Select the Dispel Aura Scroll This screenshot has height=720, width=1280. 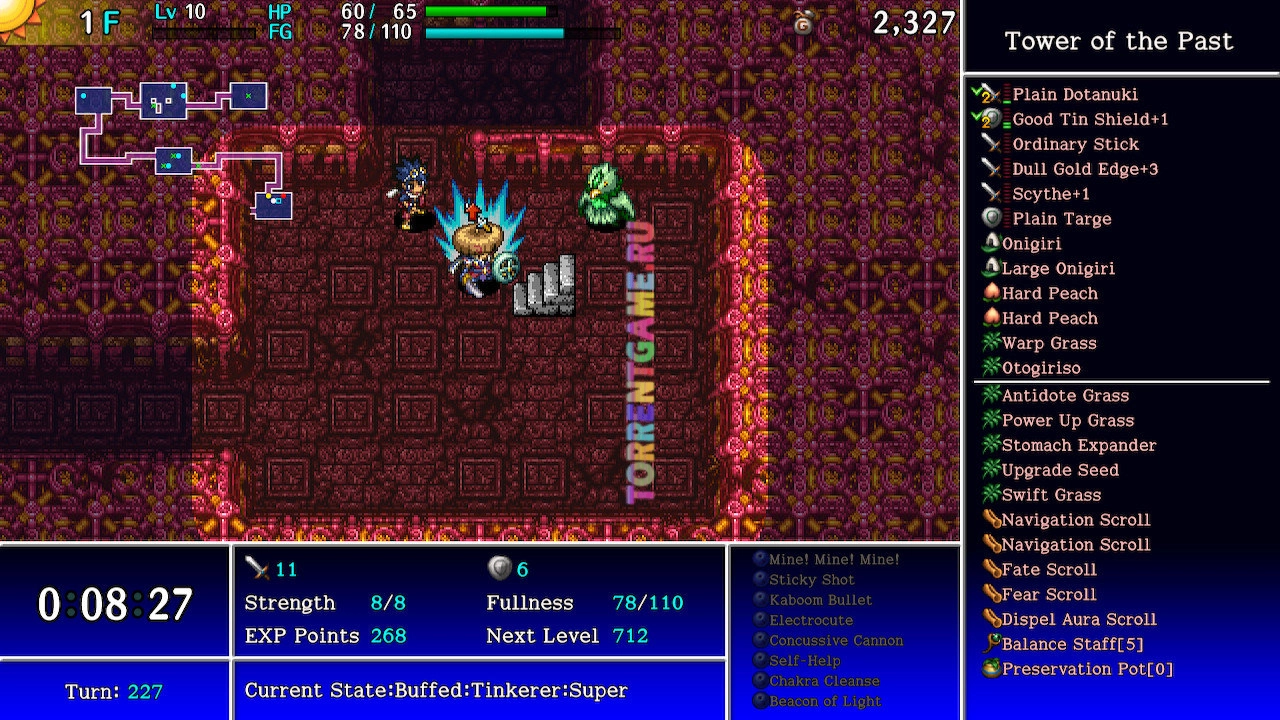[x=1079, y=620]
